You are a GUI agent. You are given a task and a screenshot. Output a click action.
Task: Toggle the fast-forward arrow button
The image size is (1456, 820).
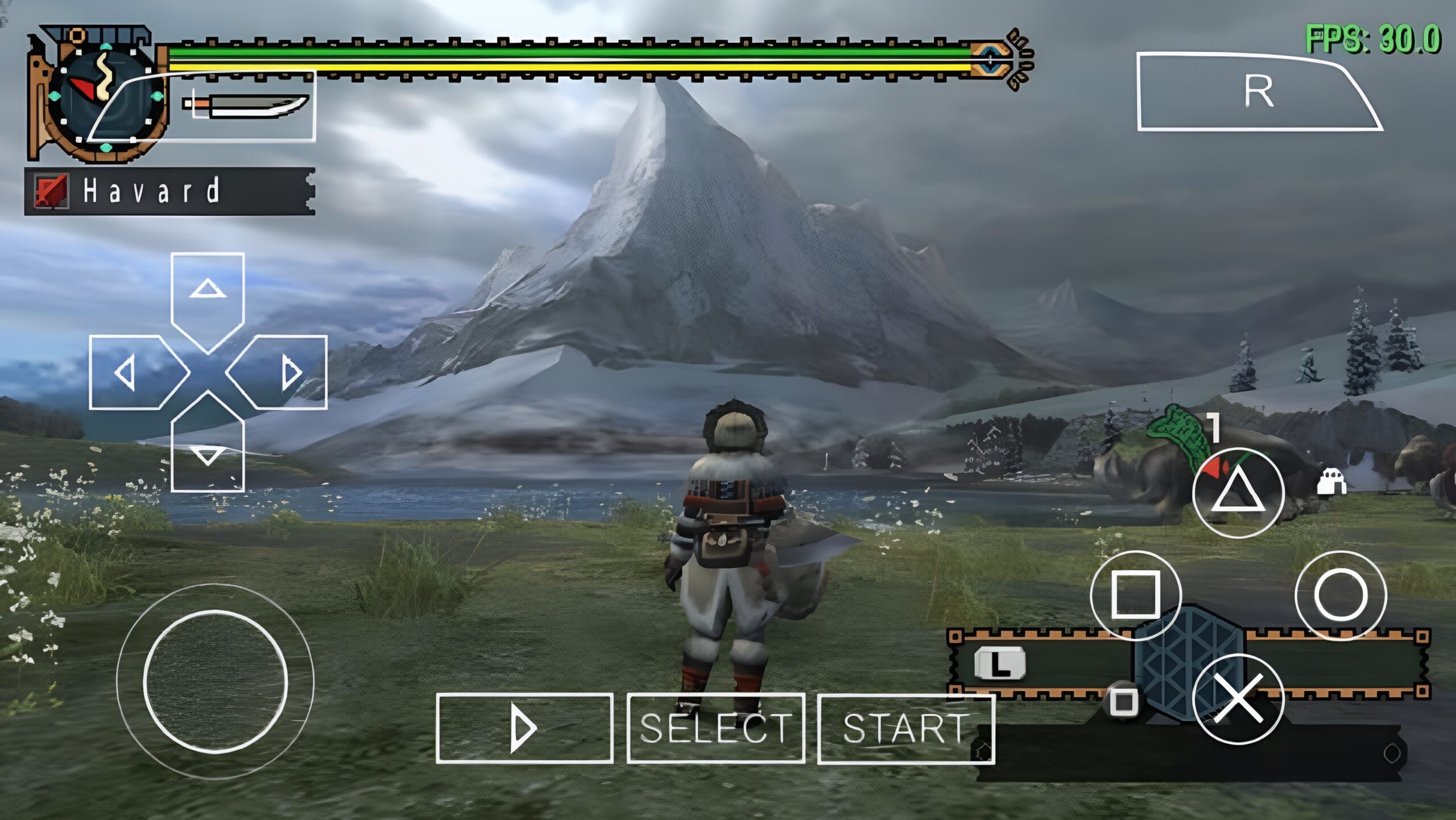click(x=524, y=728)
